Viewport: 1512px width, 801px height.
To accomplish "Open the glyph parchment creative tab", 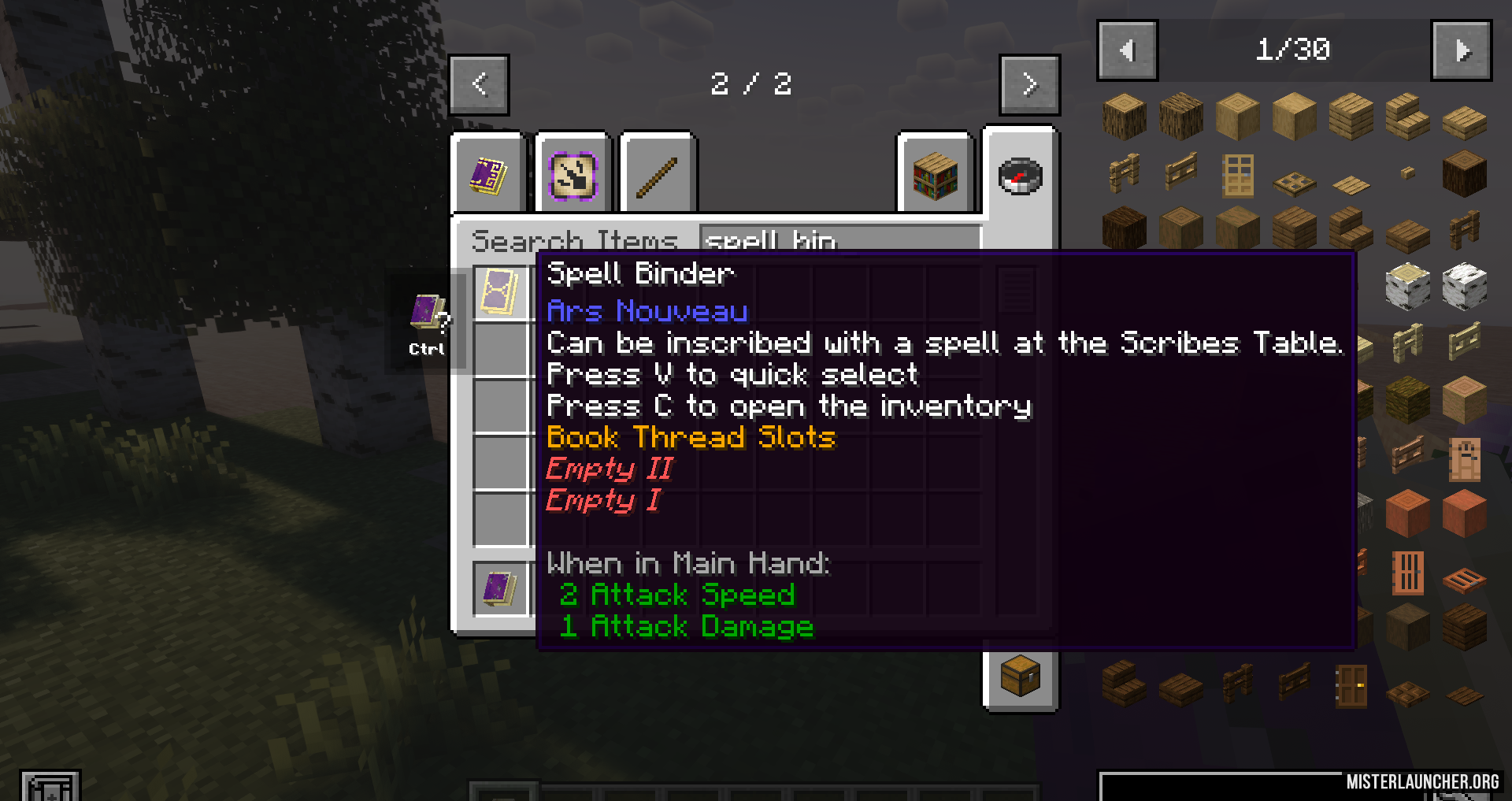I will pyautogui.click(x=573, y=175).
